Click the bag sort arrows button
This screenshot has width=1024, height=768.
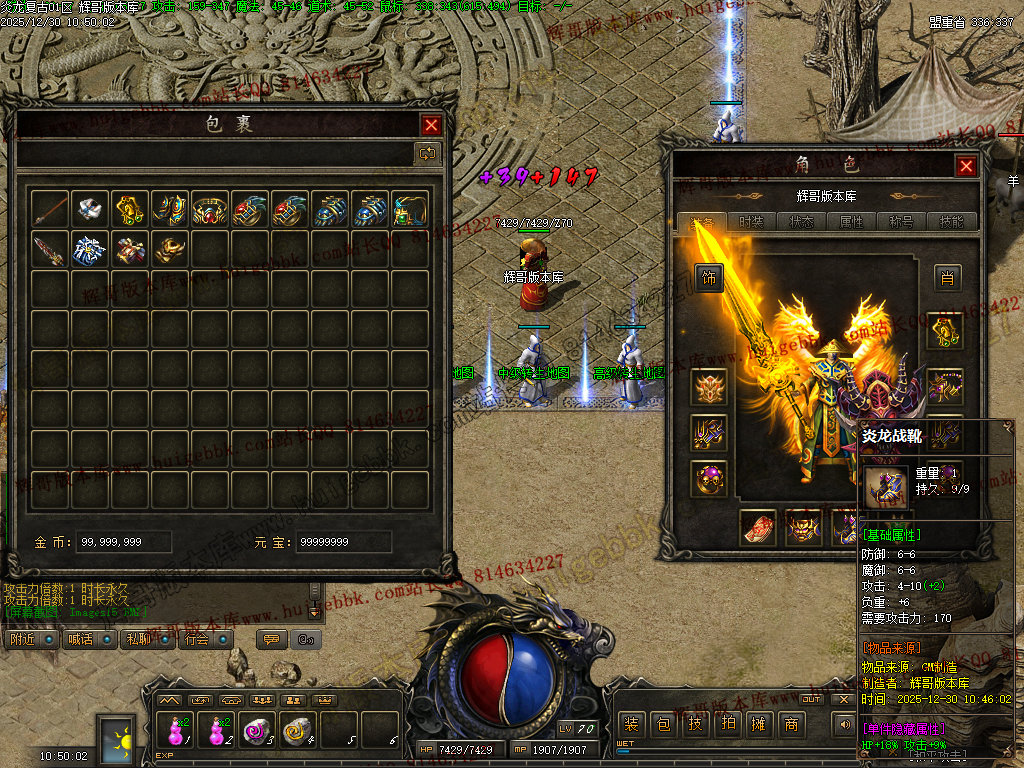click(427, 153)
